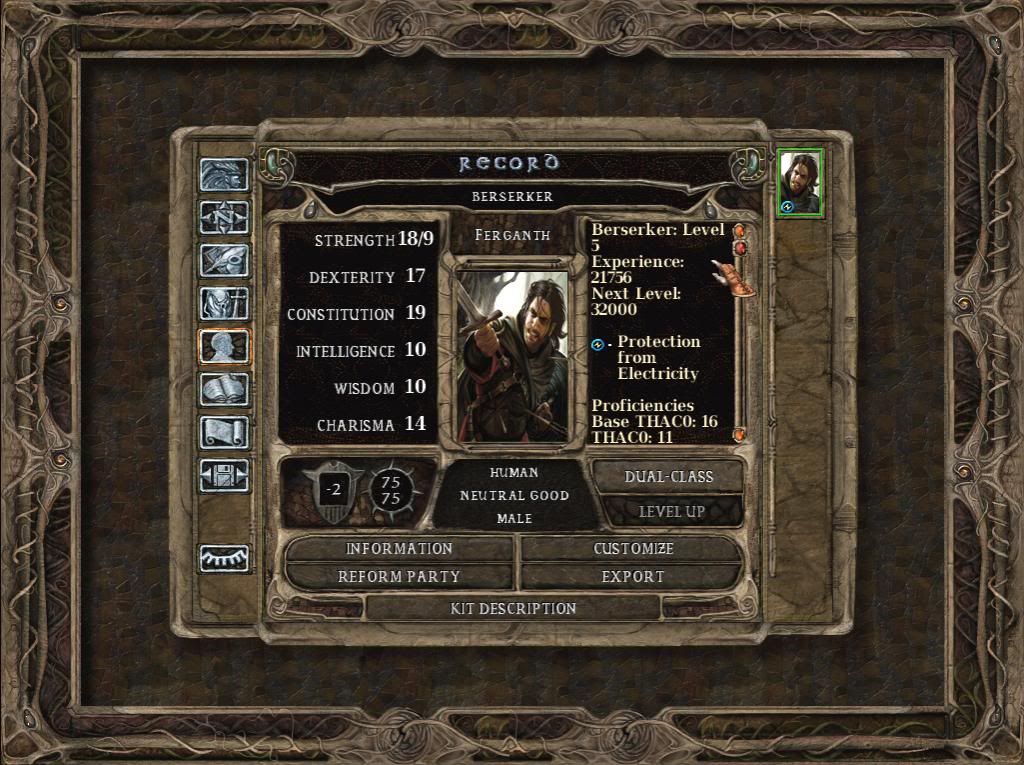Viewport: 1024px width, 765px height.
Task: Export the character
Action: pos(633,577)
